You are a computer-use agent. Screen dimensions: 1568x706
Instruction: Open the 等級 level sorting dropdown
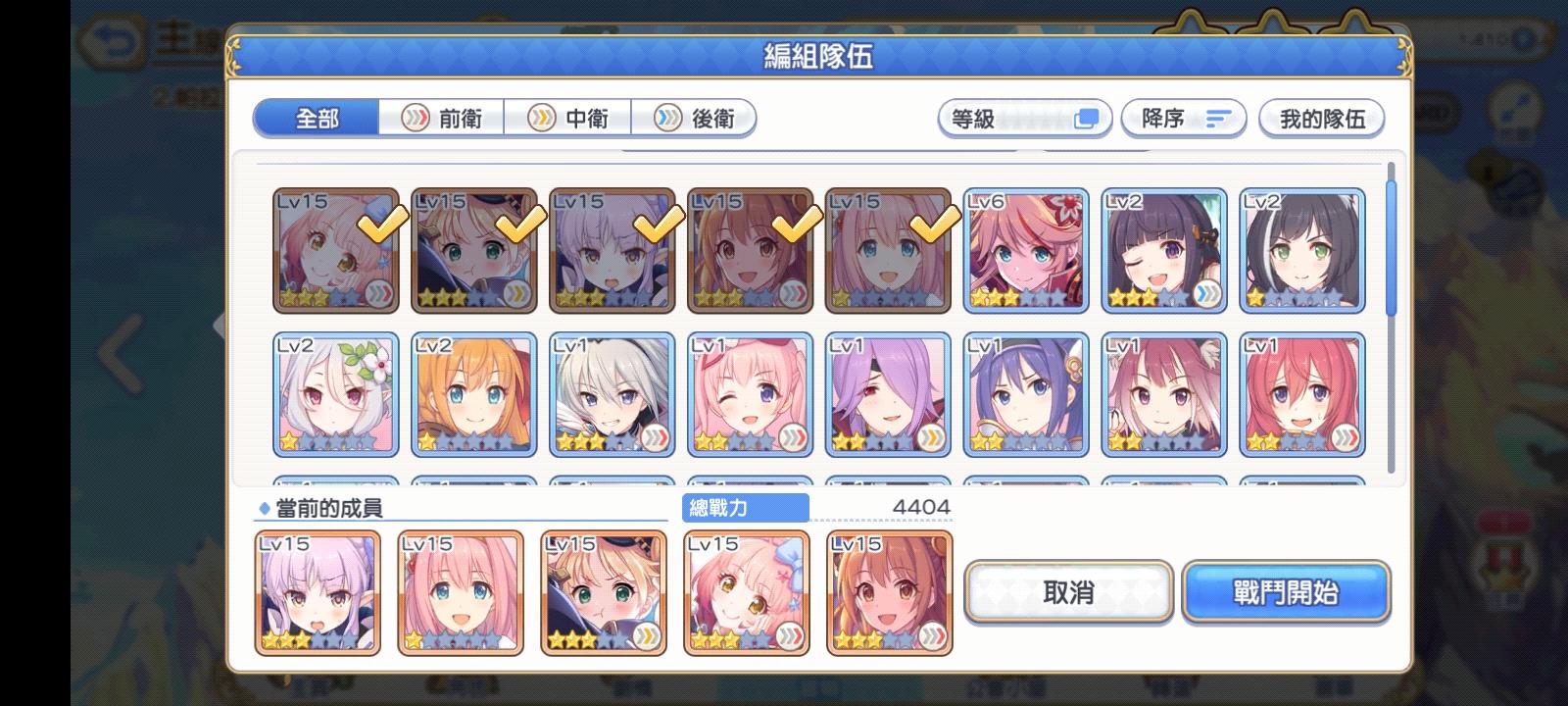click(1024, 118)
